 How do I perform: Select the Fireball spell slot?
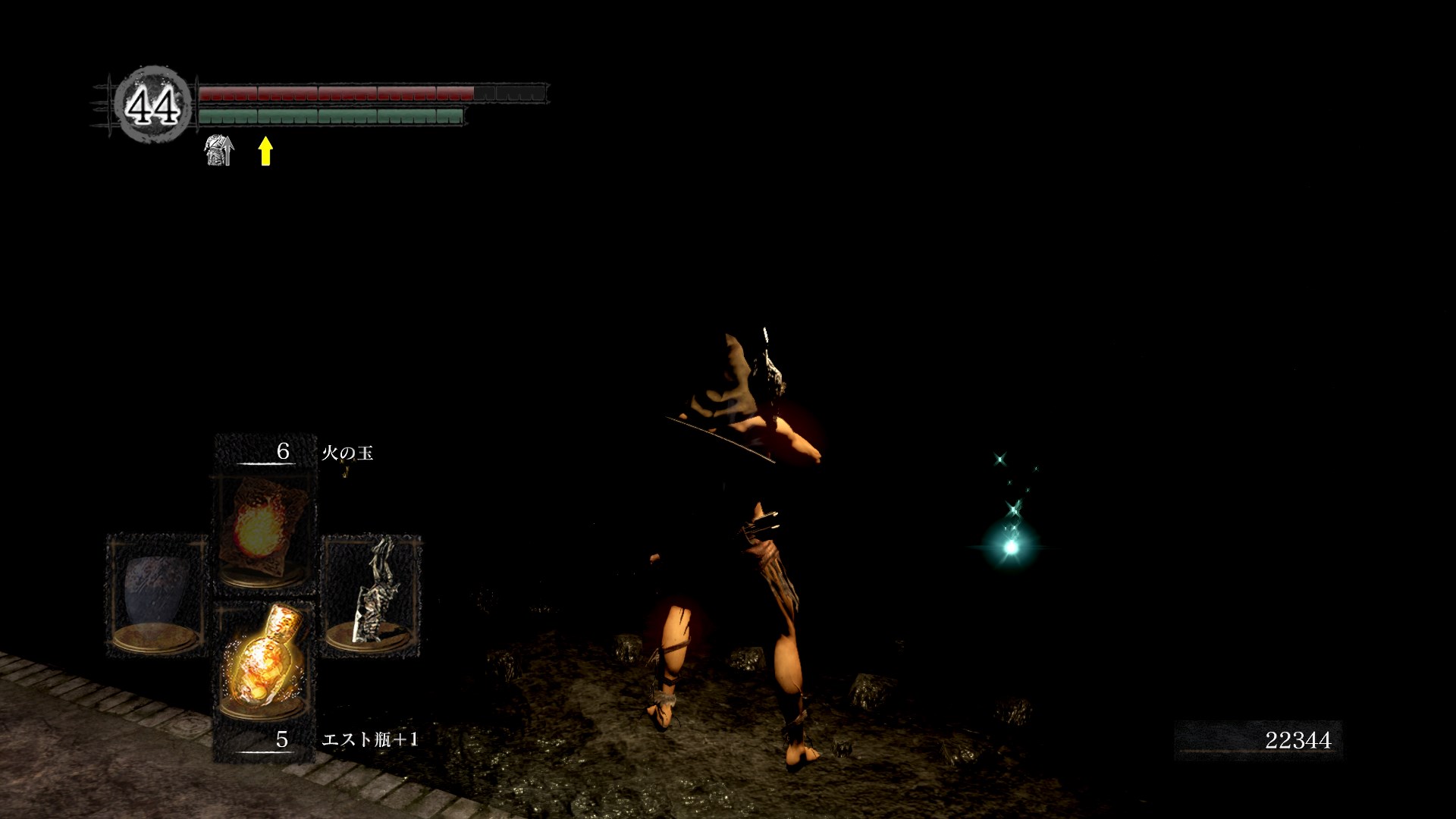(263, 530)
